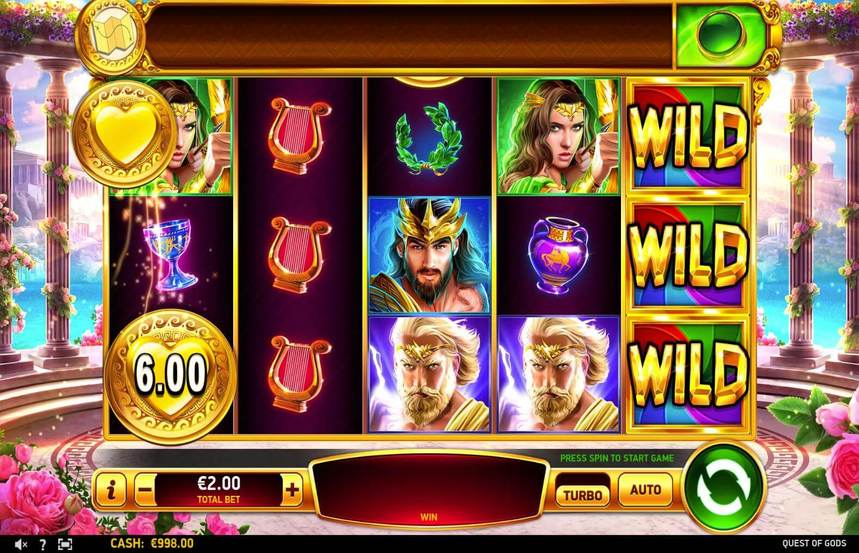Open help with the question mark icon
This screenshot has height=553, width=859.
[x=41, y=543]
